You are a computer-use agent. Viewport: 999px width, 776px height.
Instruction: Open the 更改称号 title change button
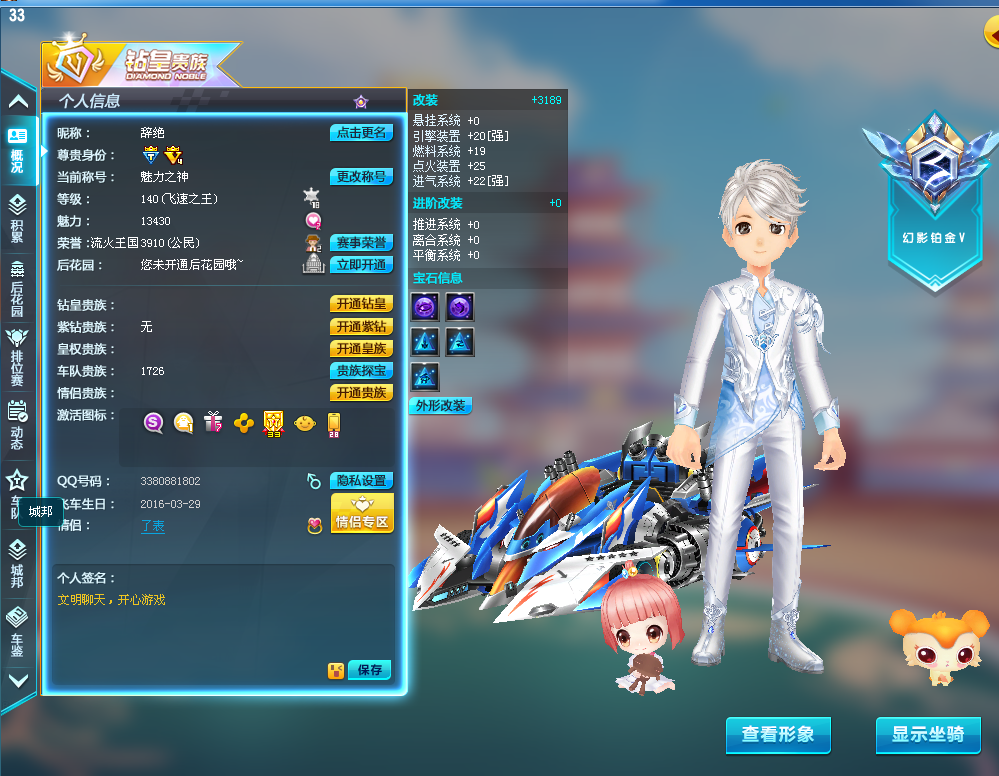[x=361, y=177]
